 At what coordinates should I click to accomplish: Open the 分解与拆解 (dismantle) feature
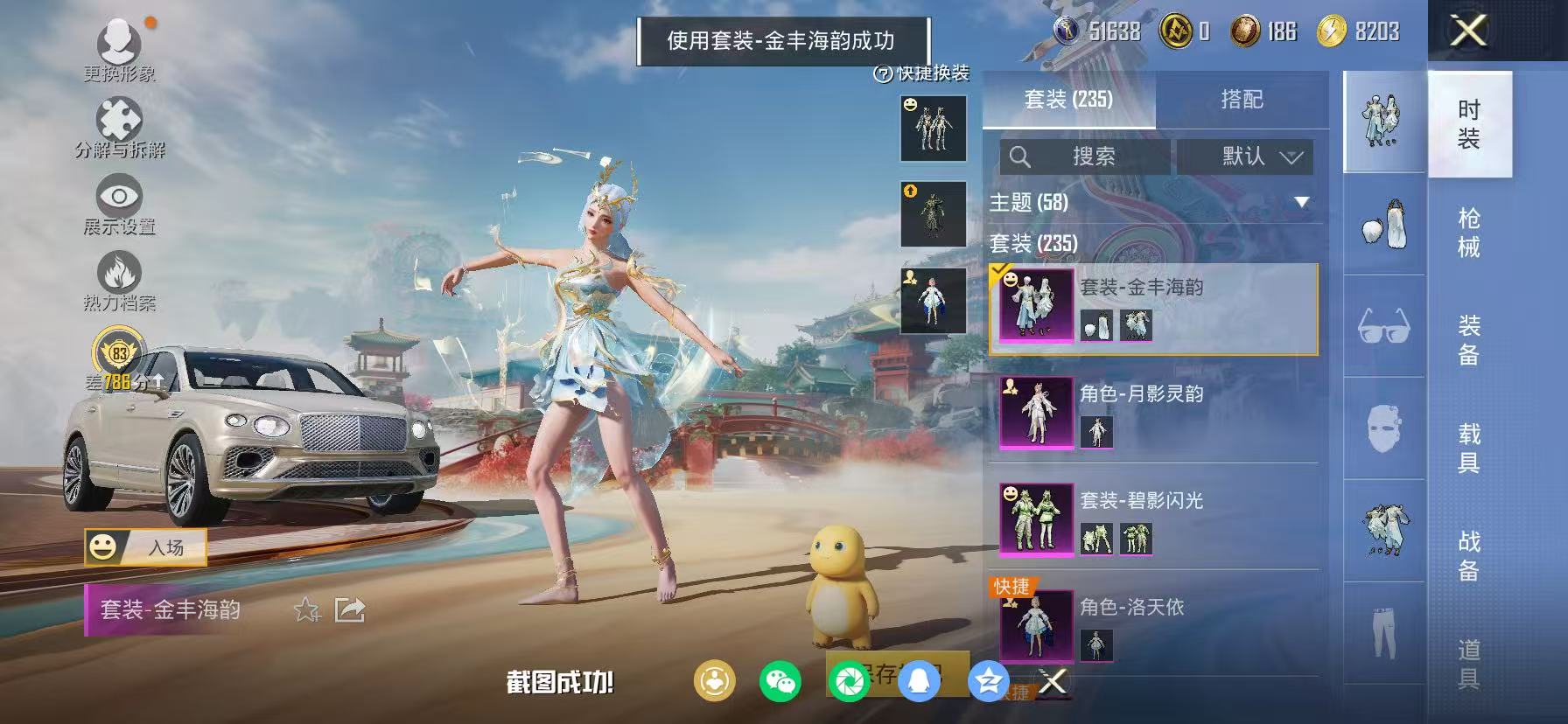coord(120,122)
